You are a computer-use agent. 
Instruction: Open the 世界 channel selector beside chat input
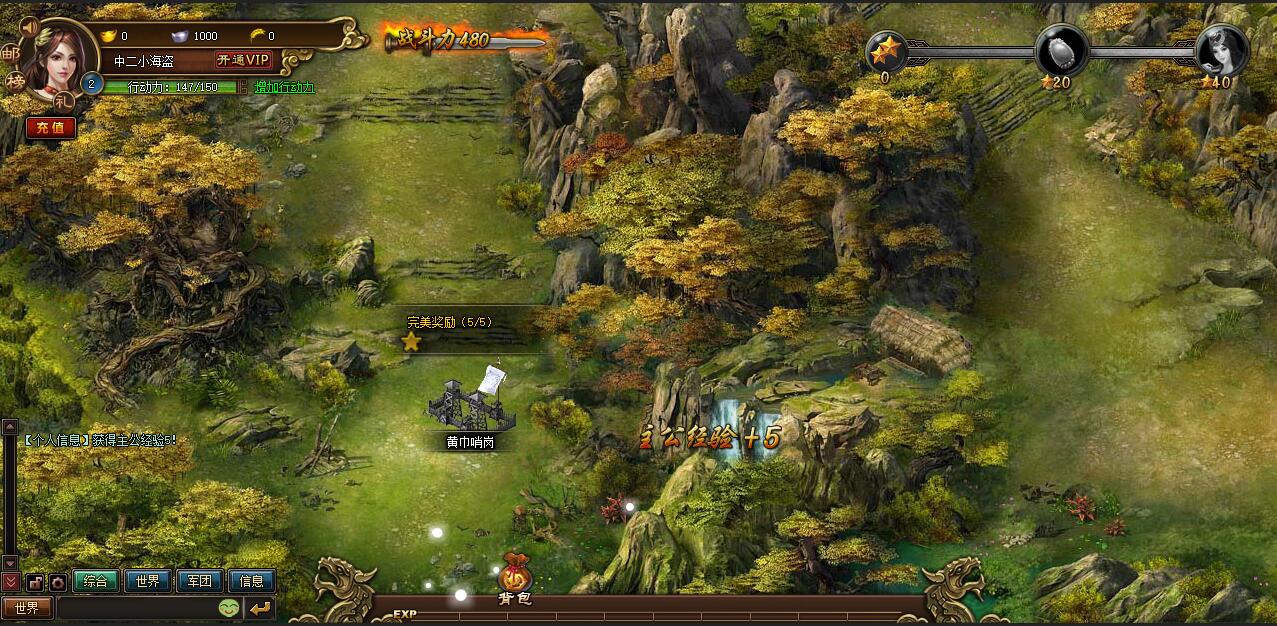[x=27, y=607]
